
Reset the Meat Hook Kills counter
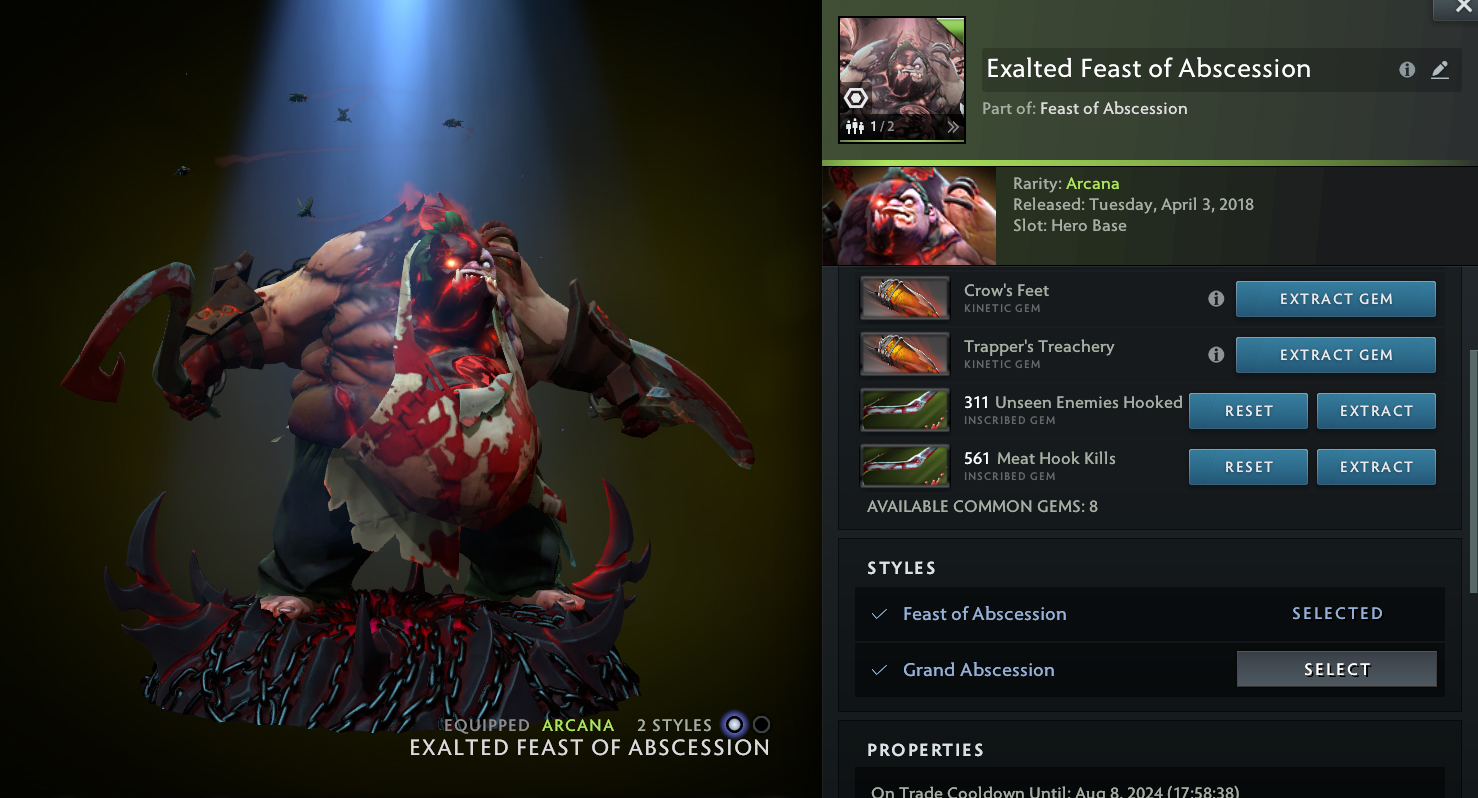[x=1248, y=467]
